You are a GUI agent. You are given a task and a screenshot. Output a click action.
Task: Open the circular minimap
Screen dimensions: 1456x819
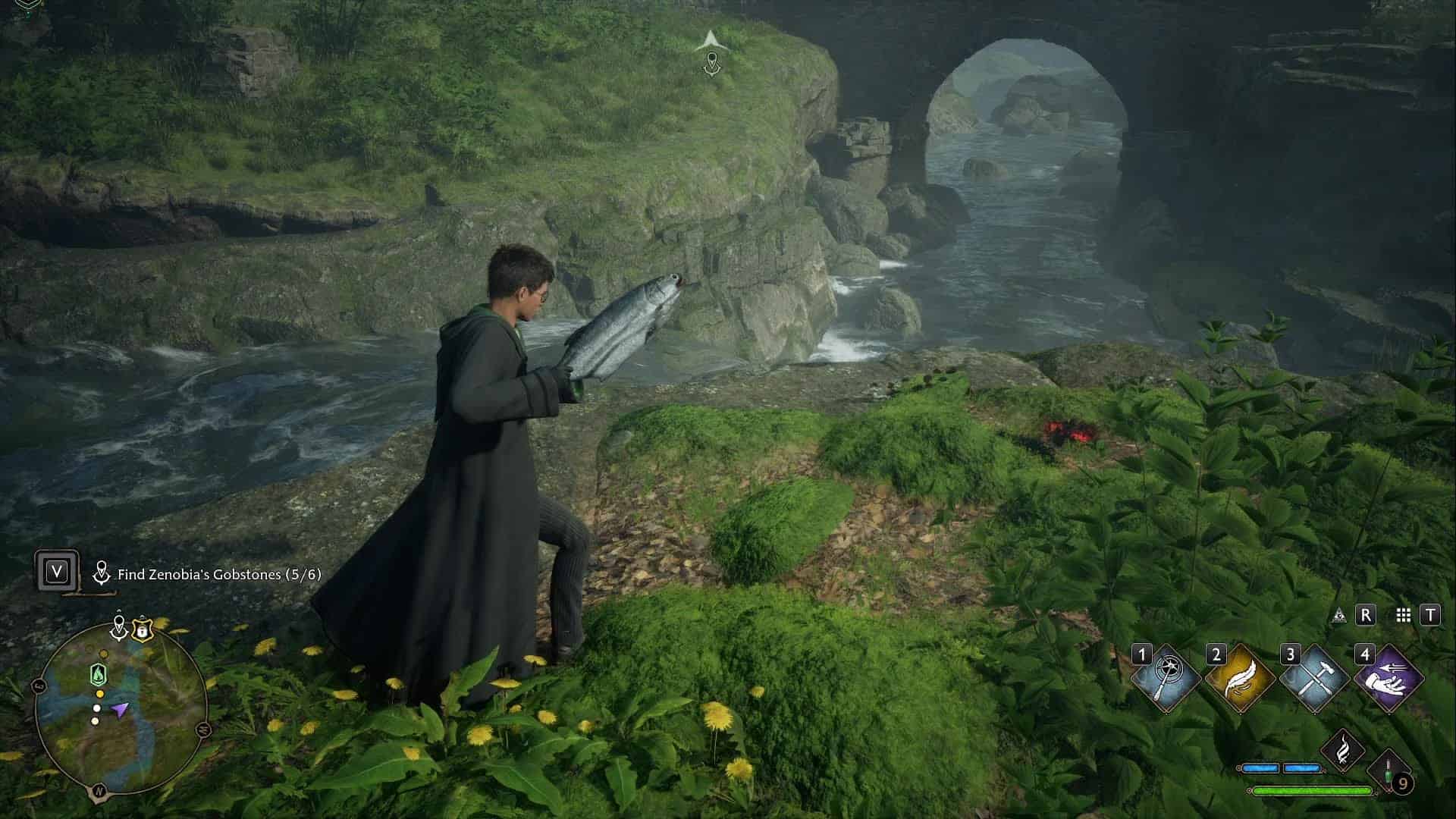pos(121,710)
